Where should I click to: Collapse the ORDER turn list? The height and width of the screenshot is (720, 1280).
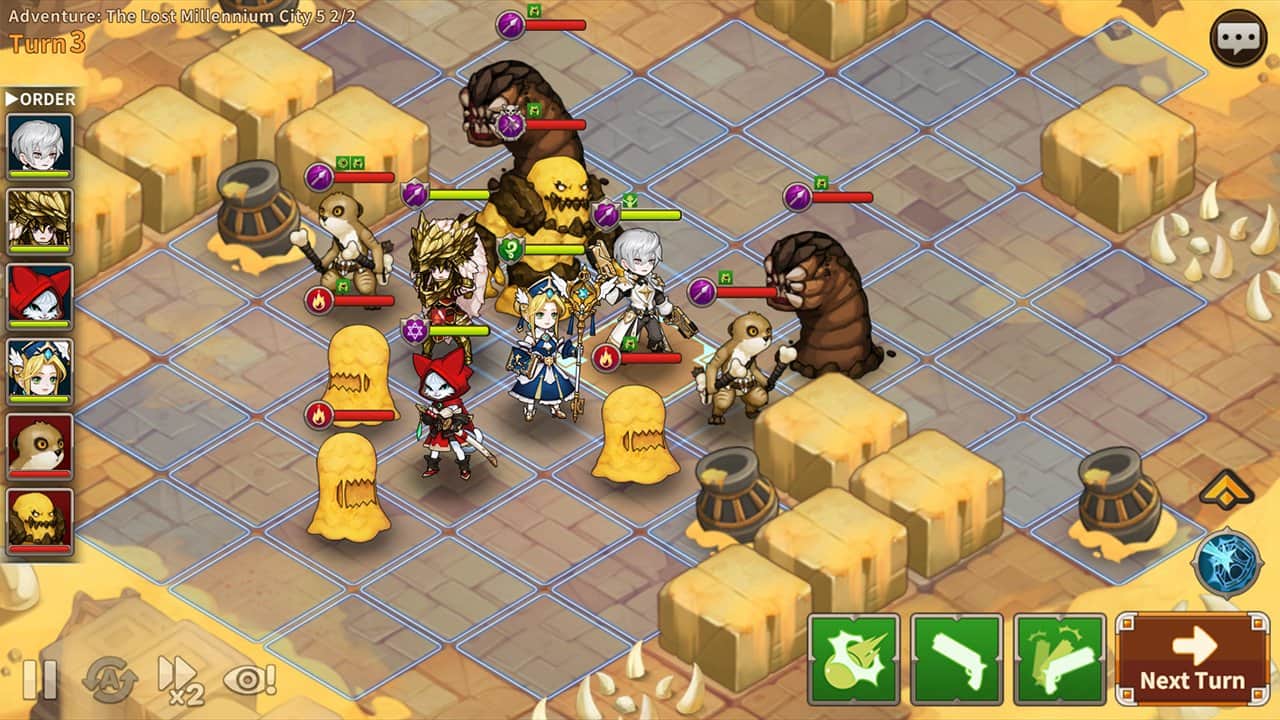(x=40, y=99)
